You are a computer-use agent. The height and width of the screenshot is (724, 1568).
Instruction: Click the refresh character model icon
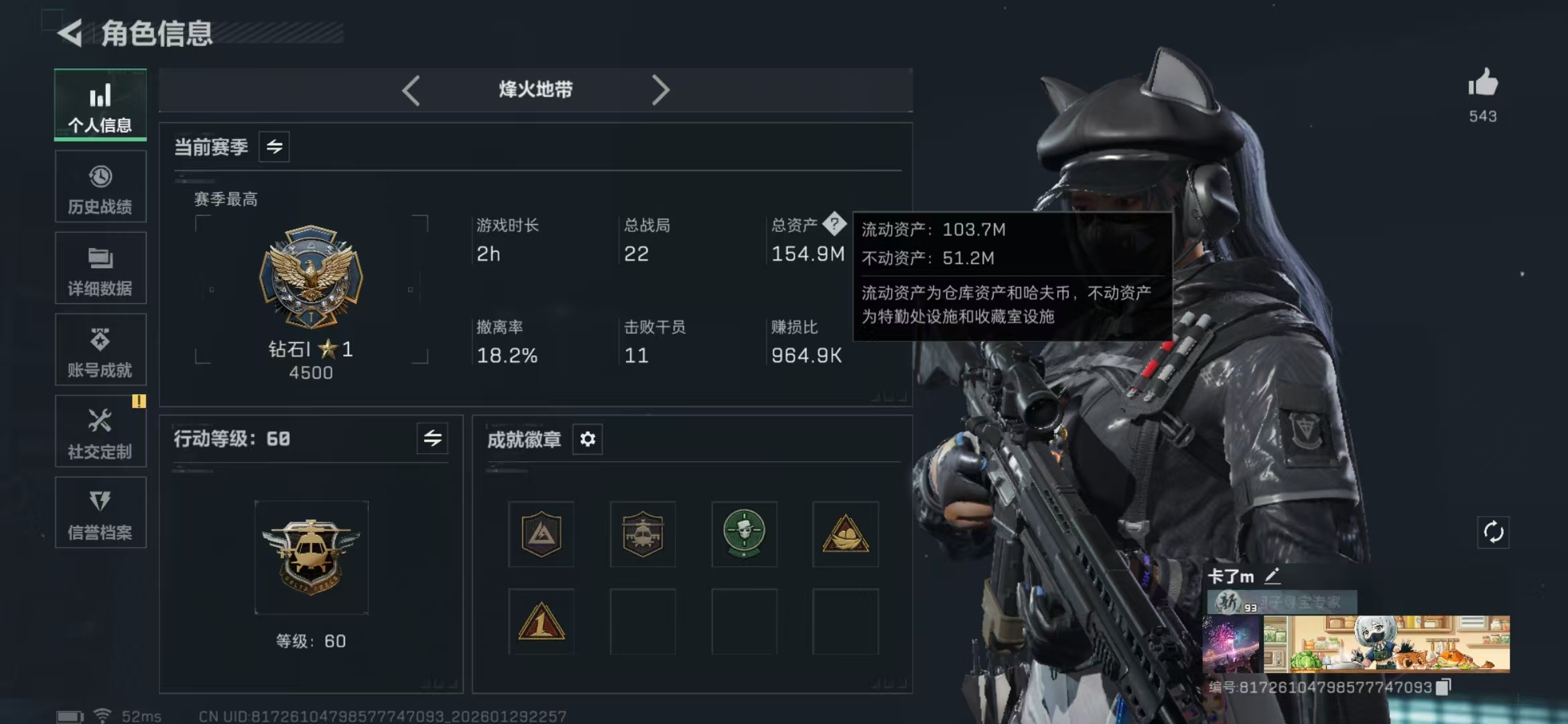1495,533
